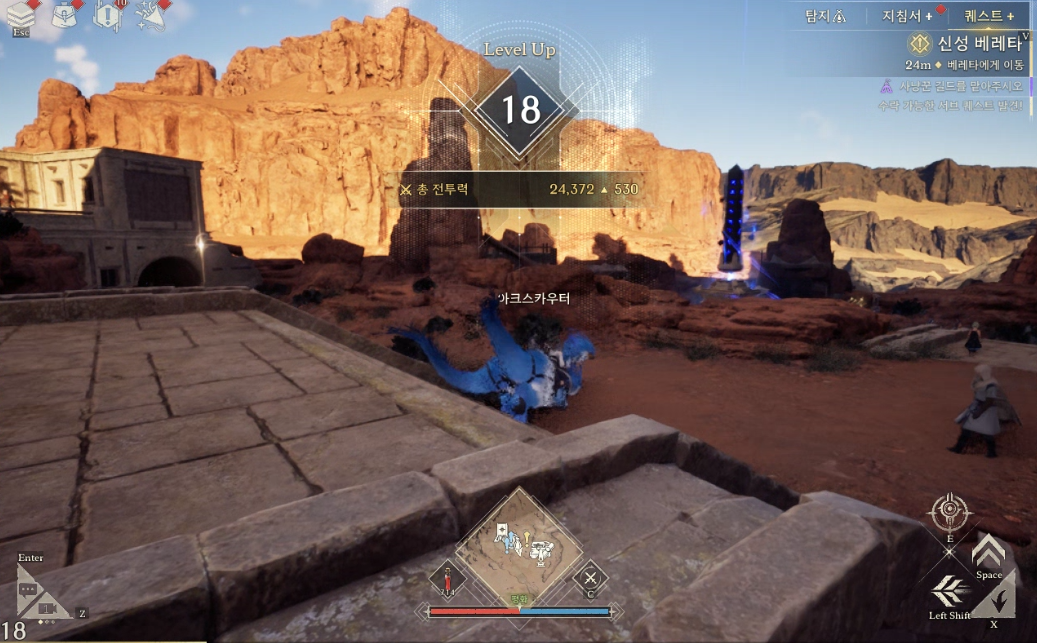Open the main menu stack icon
Image resolution: width=1037 pixels, height=643 pixels.
21,14
